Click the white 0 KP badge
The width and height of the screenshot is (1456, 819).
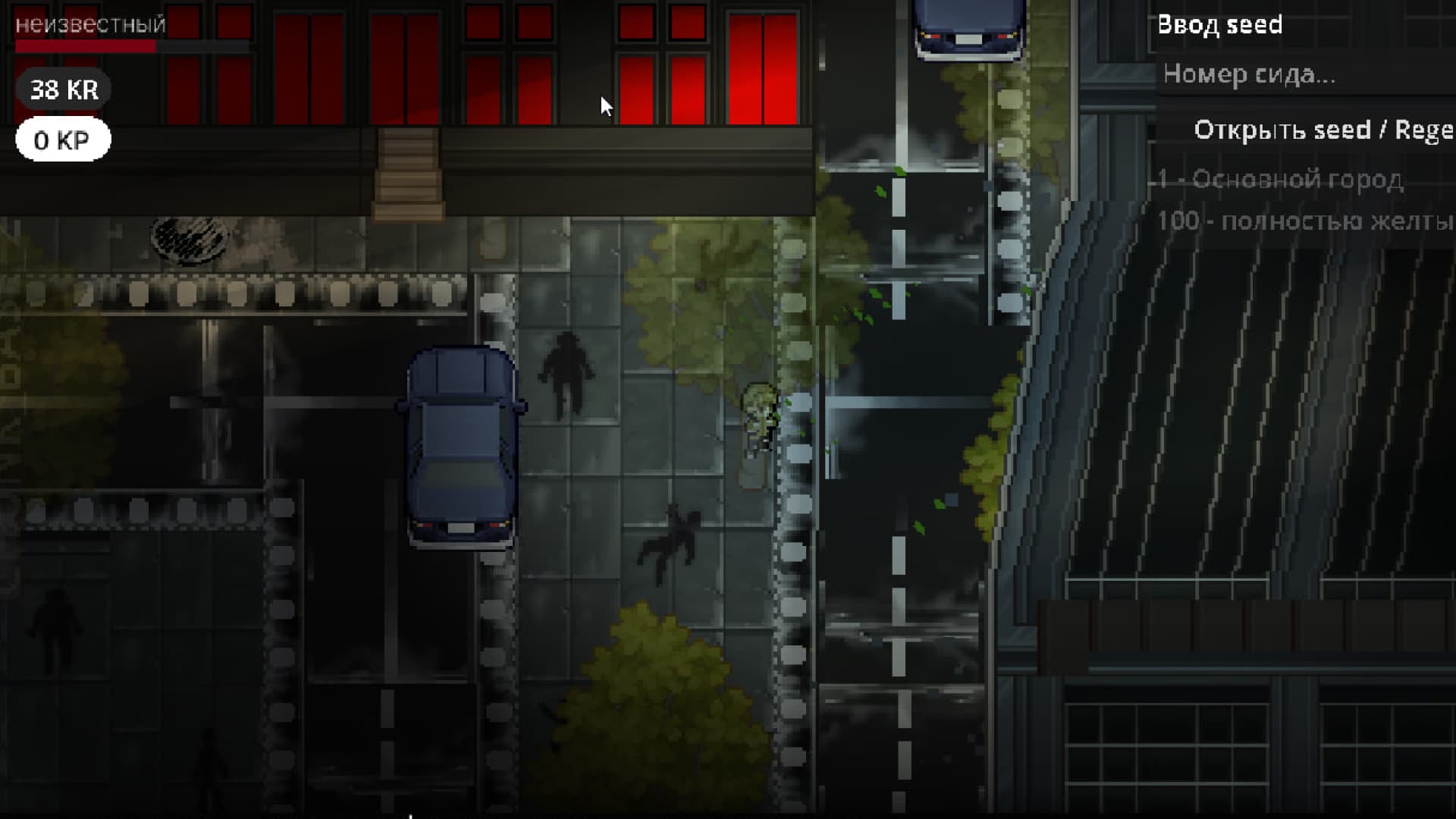pyautogui.click(x=63, y=139)
